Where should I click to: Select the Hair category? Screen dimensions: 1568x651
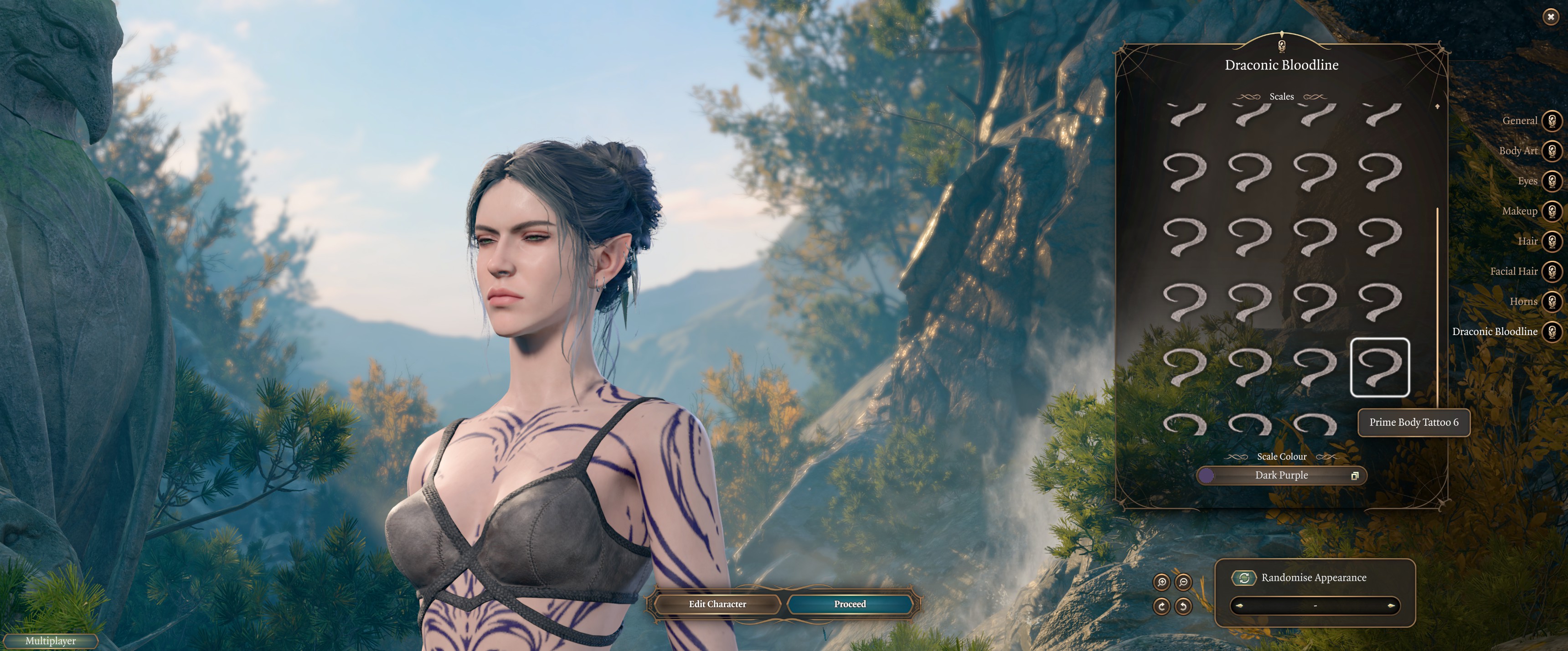(1552, 241)
